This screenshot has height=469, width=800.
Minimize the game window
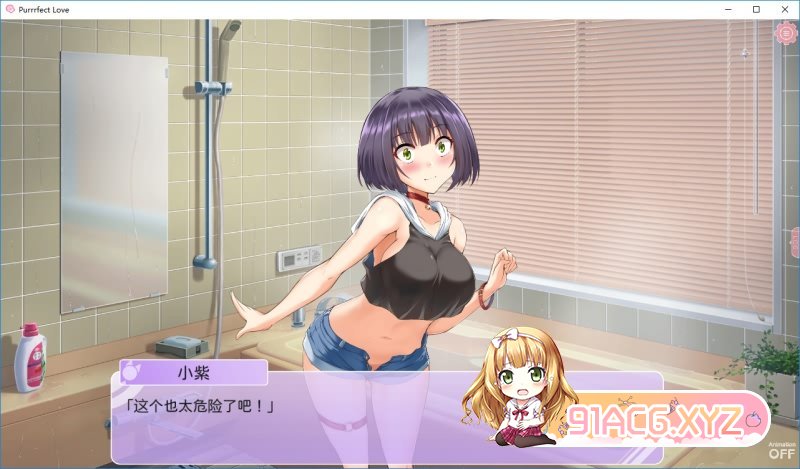pos(729,9)
